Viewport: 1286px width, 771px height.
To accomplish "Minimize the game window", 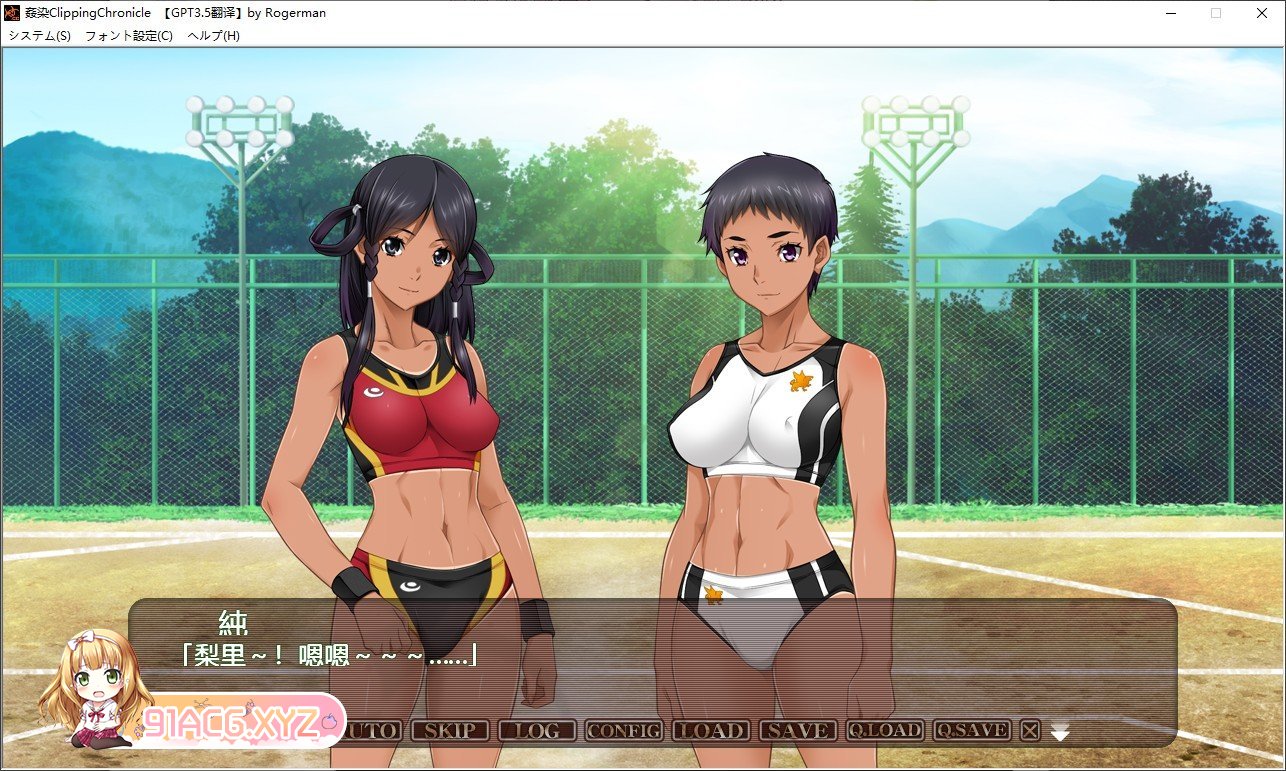I will point(1170,13).
